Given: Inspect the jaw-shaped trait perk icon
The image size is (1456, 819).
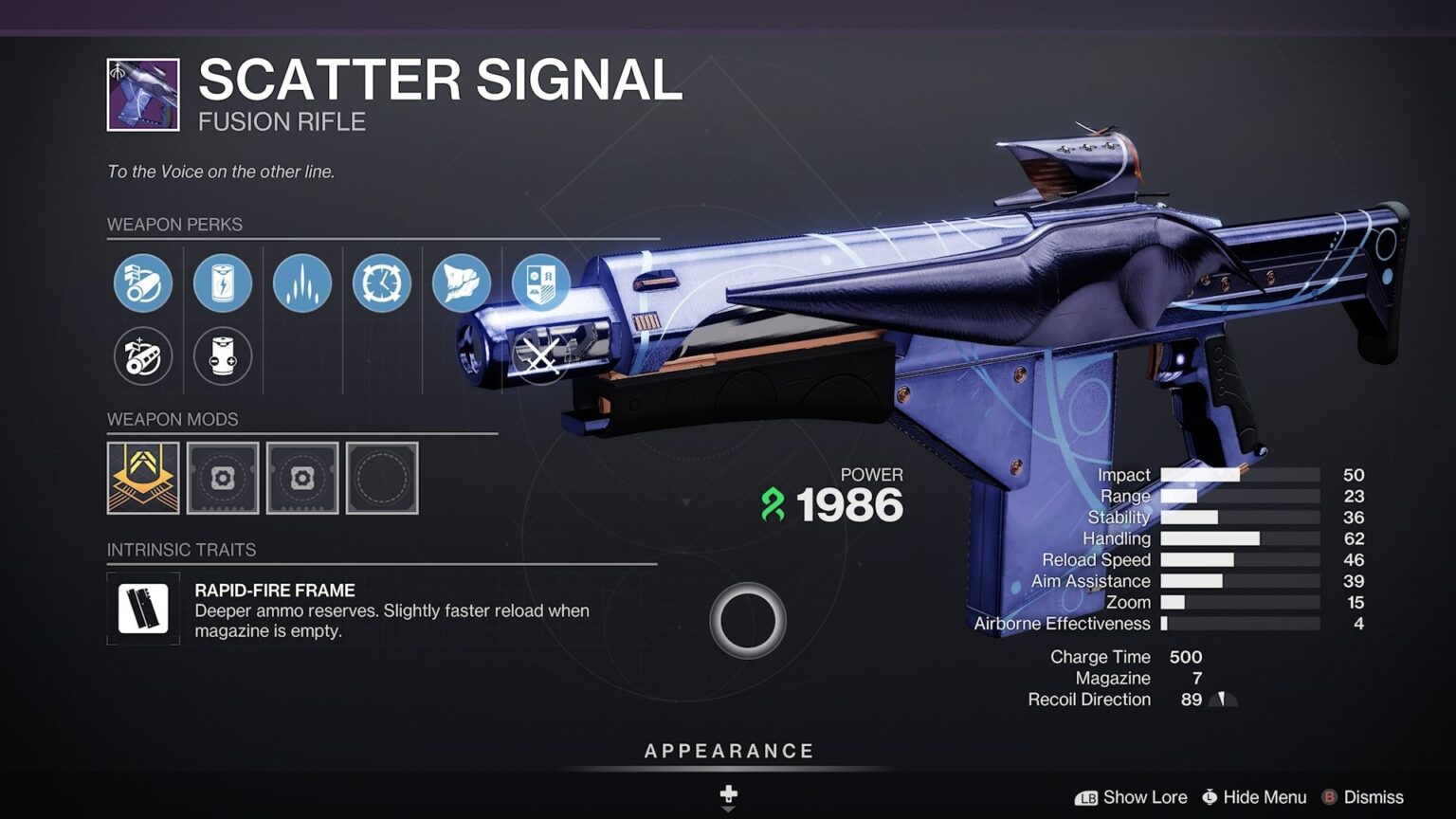Looking at the screenshot, I should click(x=461, y=283).
